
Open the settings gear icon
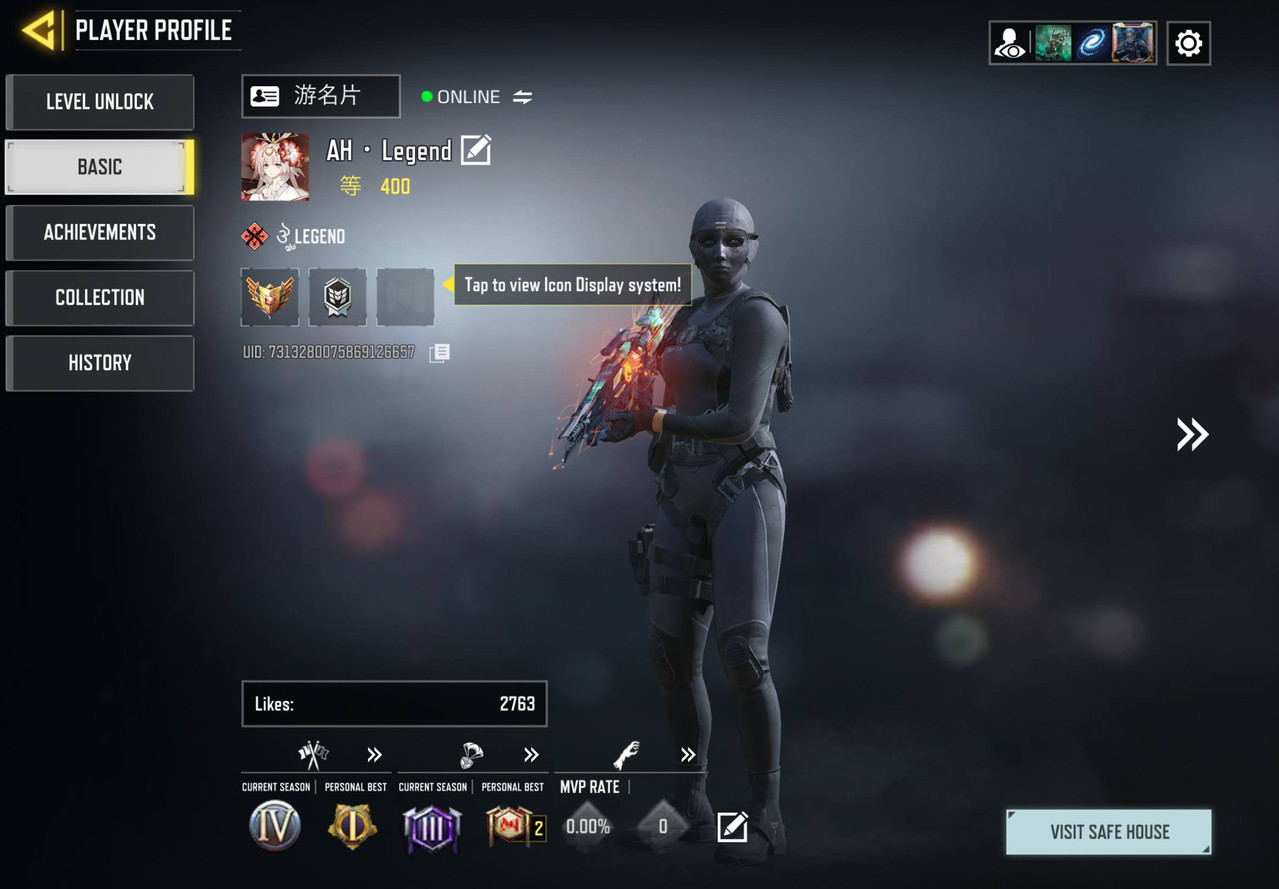coord(1188,44)
